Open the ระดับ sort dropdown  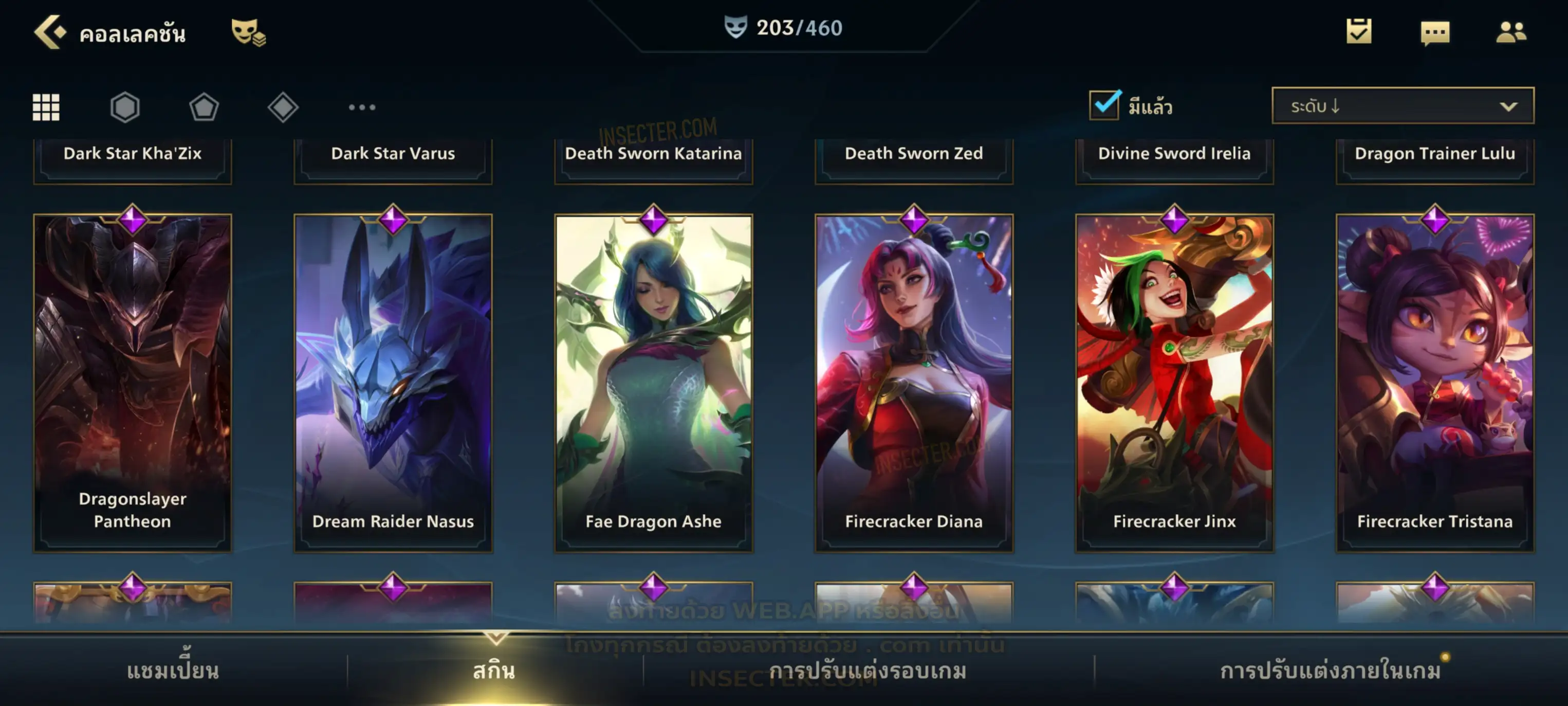(x=1403, y=106)
